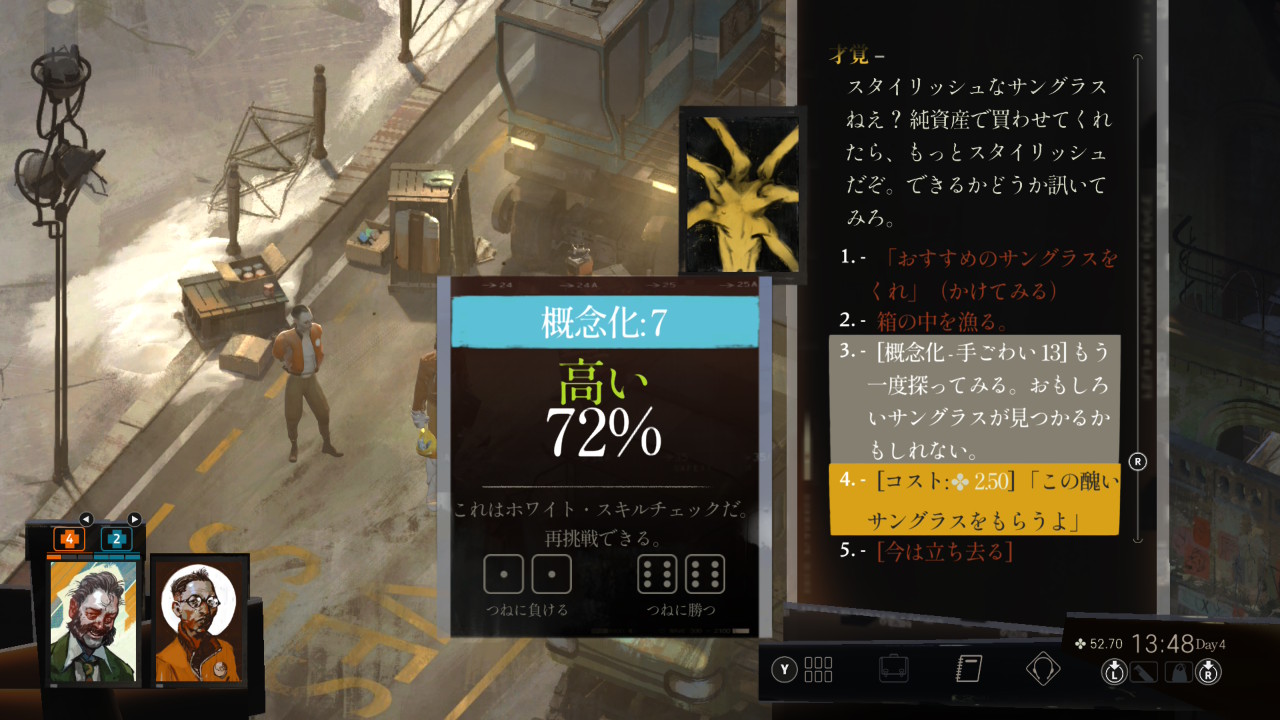Use the blue morale heal button
The width and height of the screenshot is (1280, 720).
116,539
